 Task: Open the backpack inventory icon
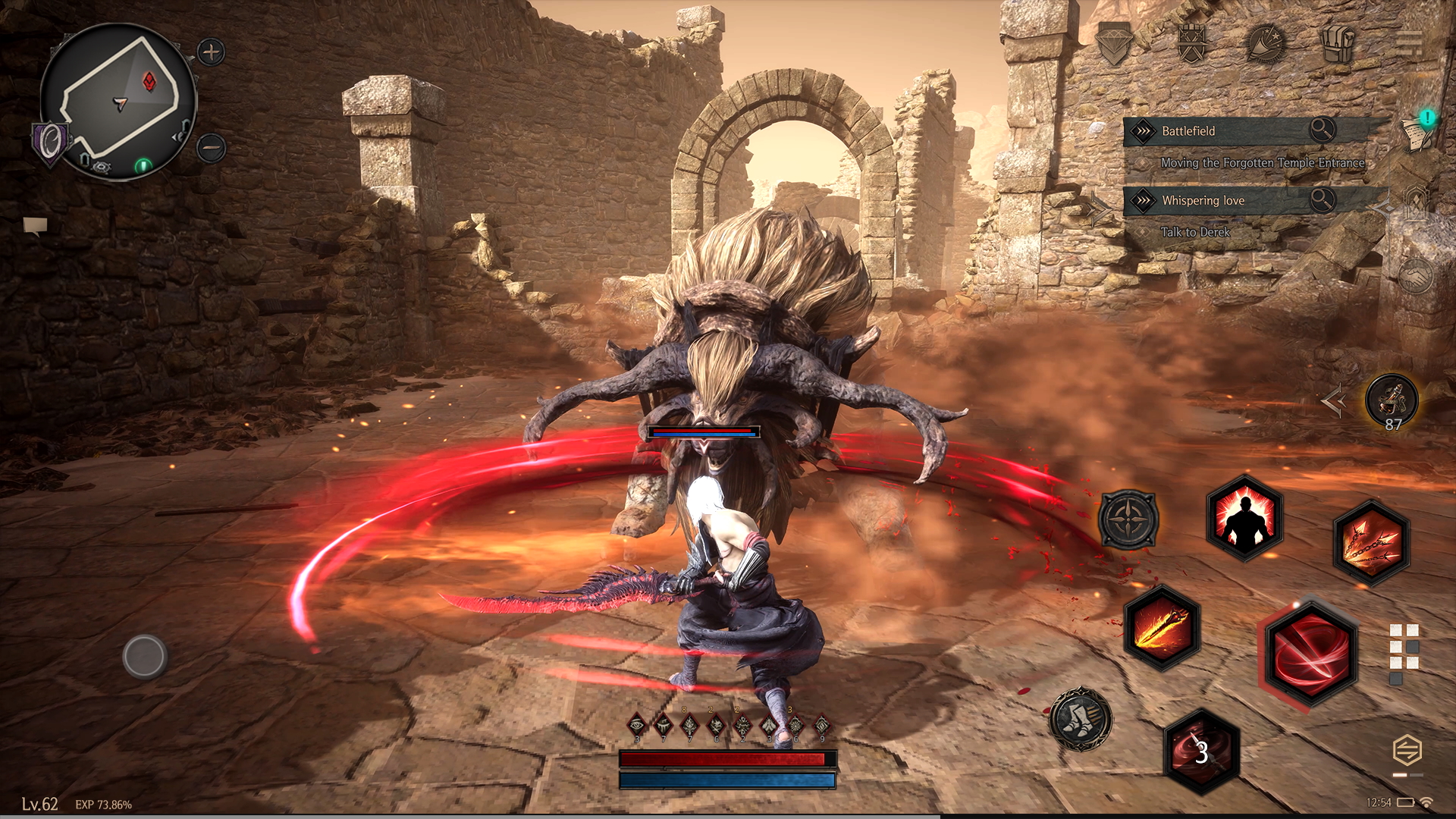[x=1338, y=42]
